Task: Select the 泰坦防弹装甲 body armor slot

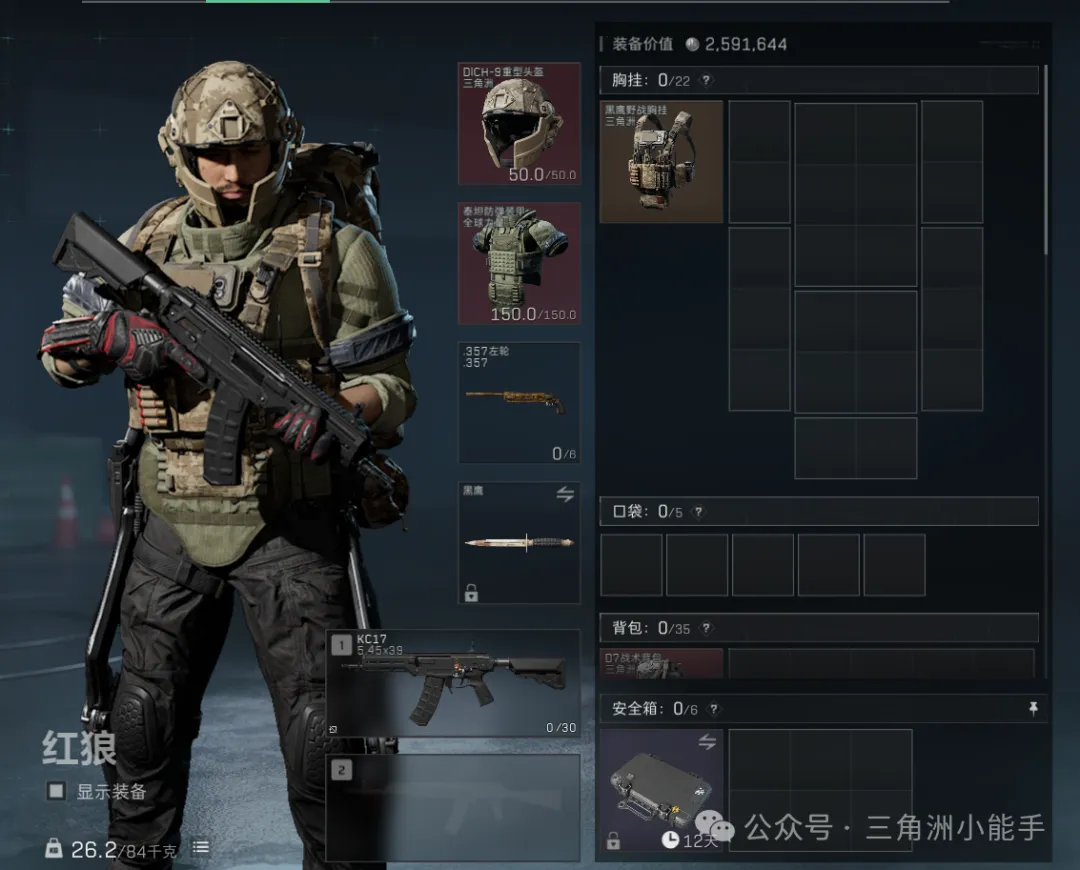Action: [x=519, y=263]
